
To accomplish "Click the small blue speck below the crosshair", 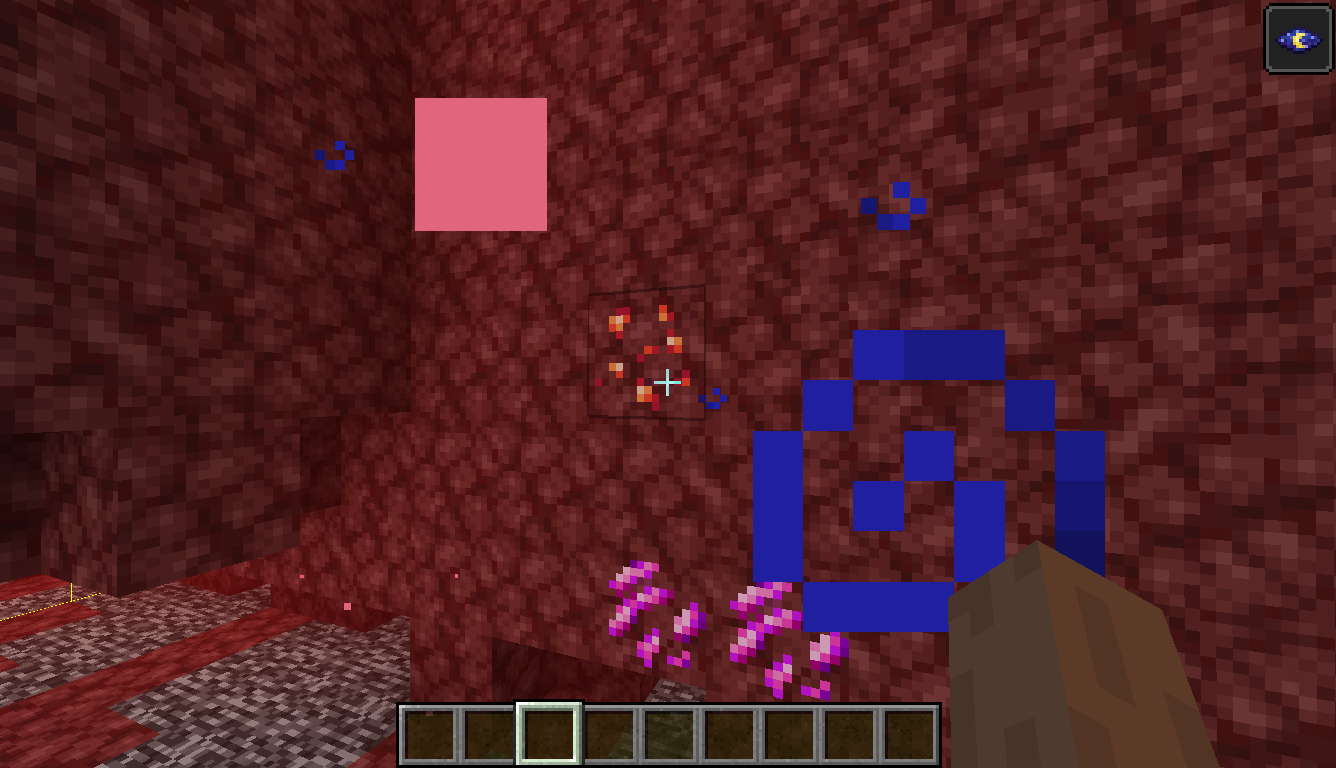I will [x=713, y=398].
